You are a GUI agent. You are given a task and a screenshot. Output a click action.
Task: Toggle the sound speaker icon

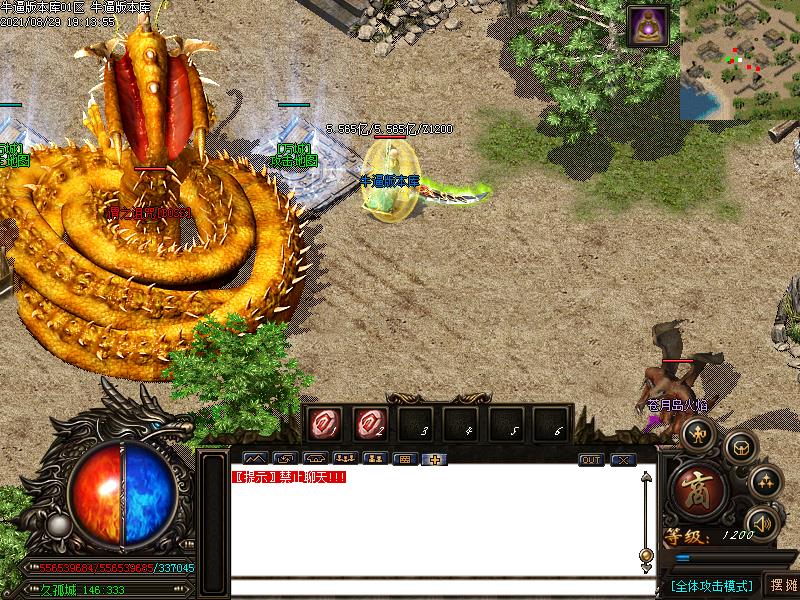tap(762, 522)
